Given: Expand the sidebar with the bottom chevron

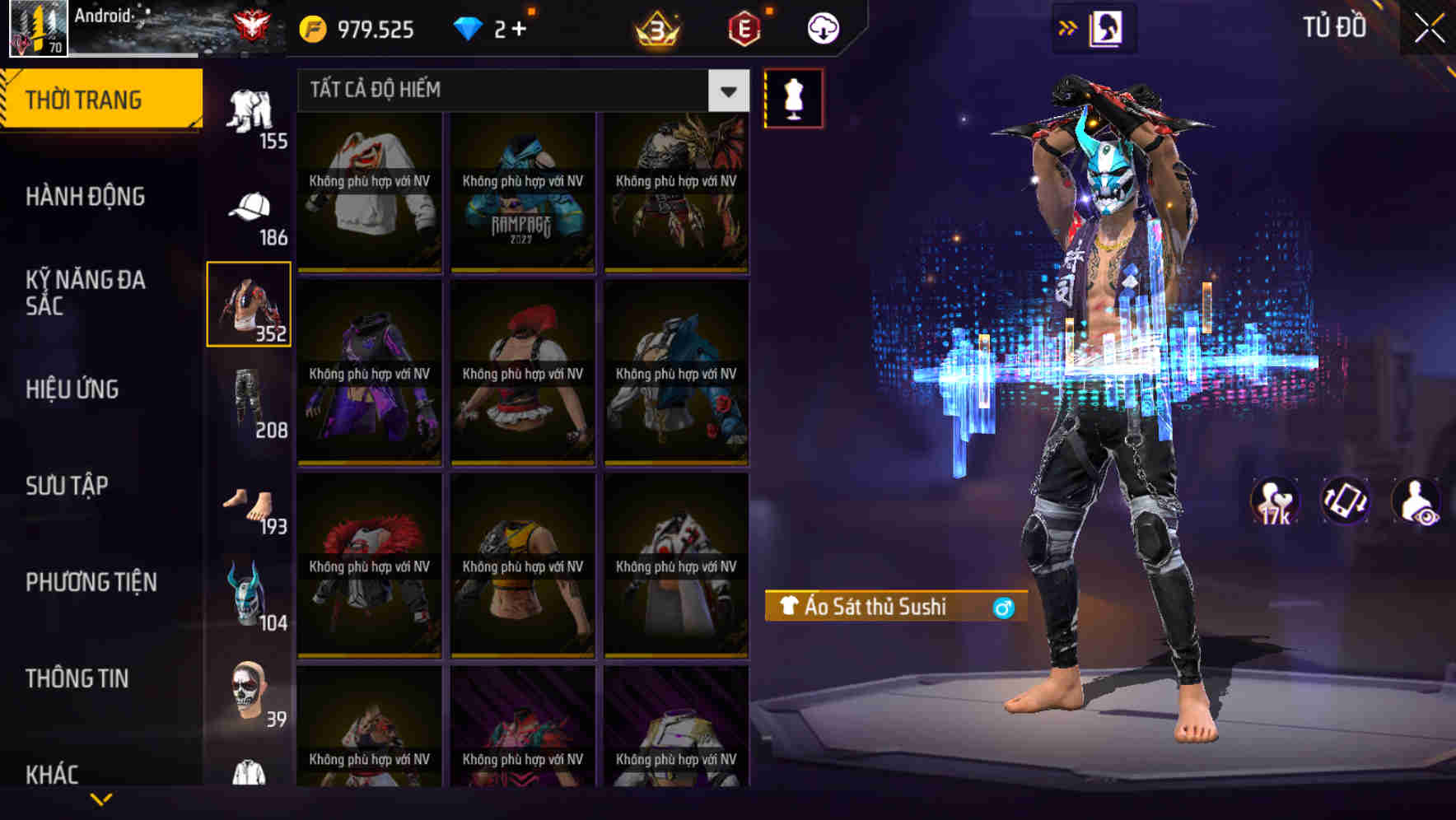Looking at the screenshot, I should 101,797.
